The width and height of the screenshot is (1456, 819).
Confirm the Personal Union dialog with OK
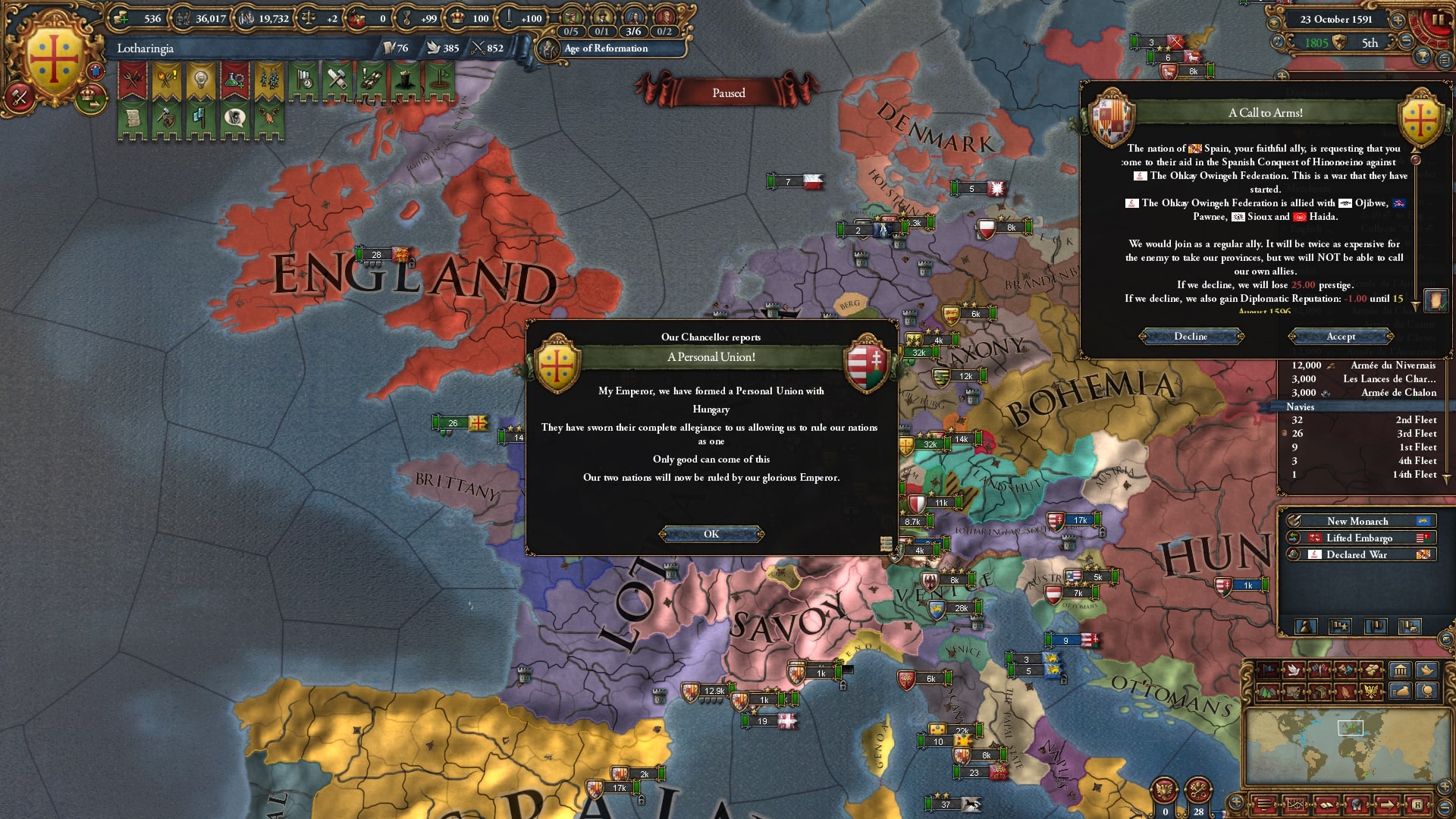point(711,534)
